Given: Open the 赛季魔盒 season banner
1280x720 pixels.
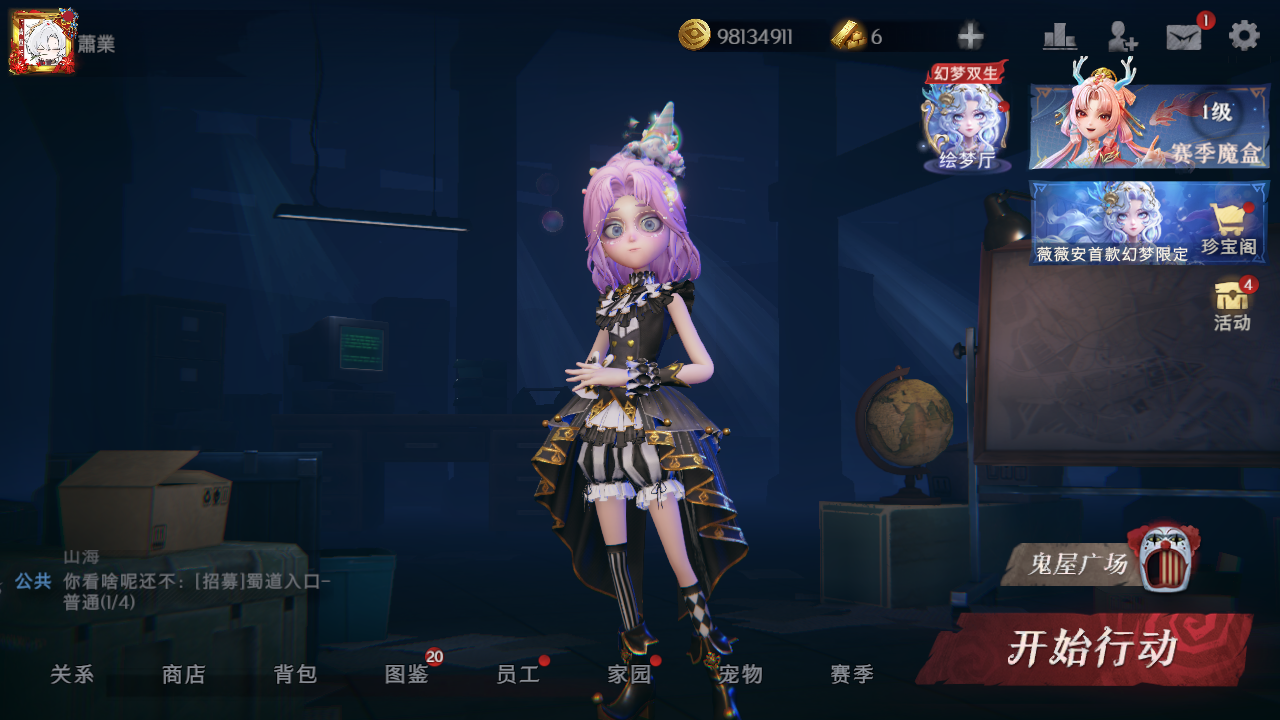Looking at the screenshot, I should (1149, 126).
